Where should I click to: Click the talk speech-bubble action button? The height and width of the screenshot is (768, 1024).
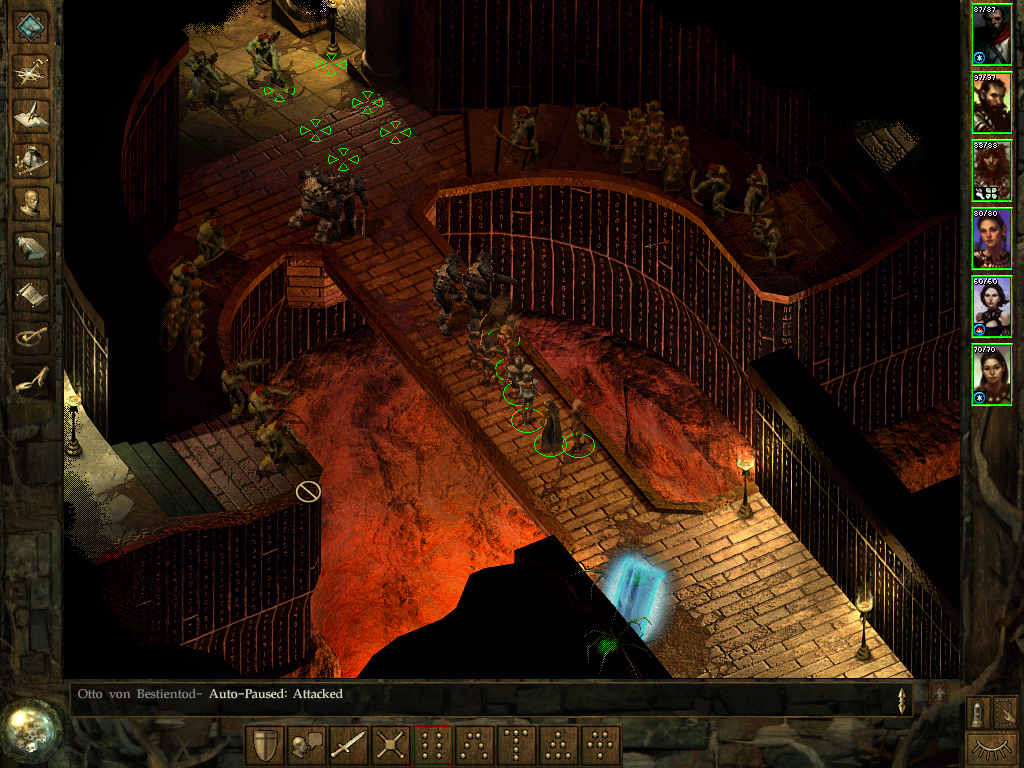coord(305,746)
